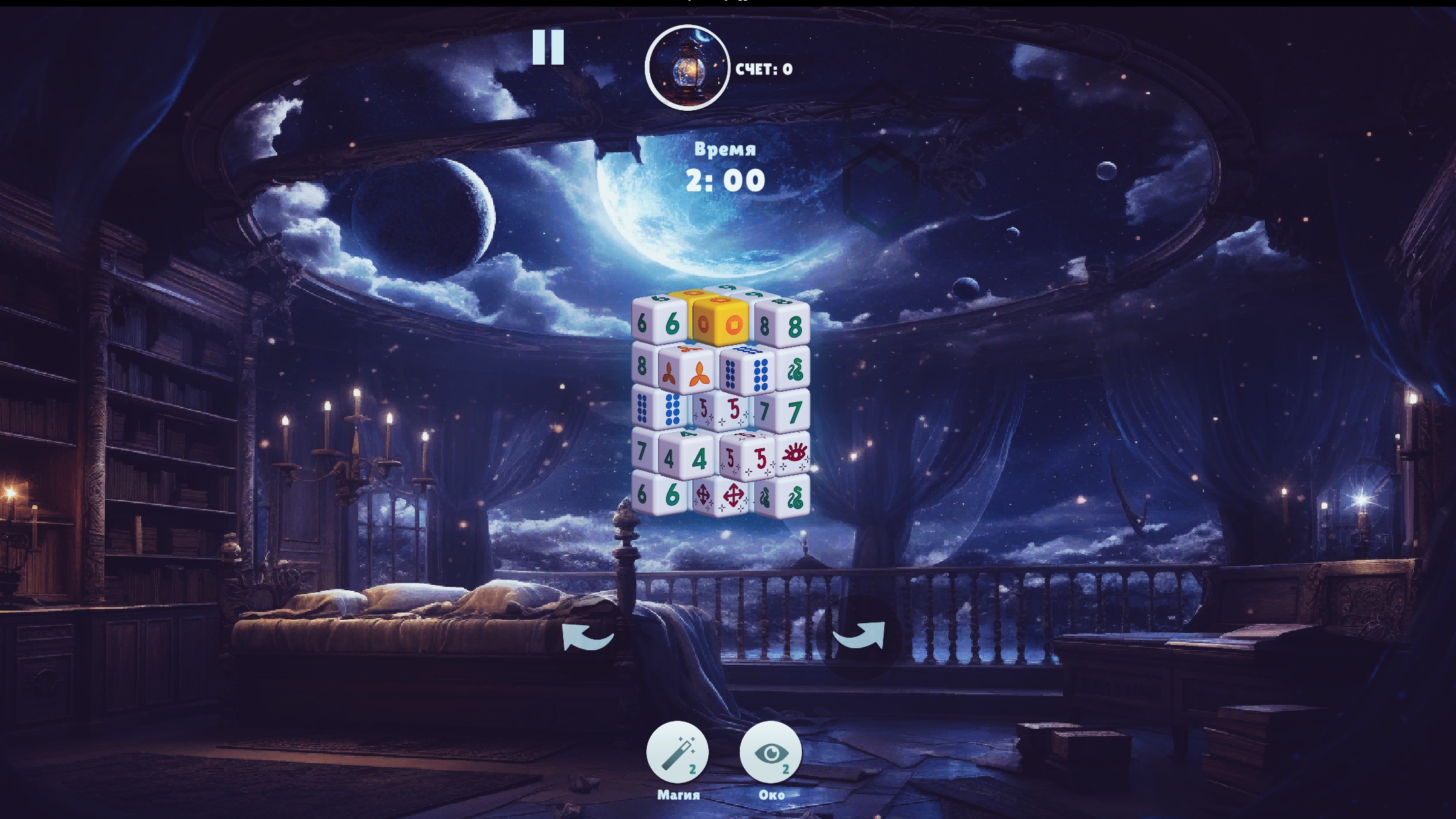Click the СЧЕТ: 0 score display
This screenshot has width=1456, height=819.
pos(765,69)
